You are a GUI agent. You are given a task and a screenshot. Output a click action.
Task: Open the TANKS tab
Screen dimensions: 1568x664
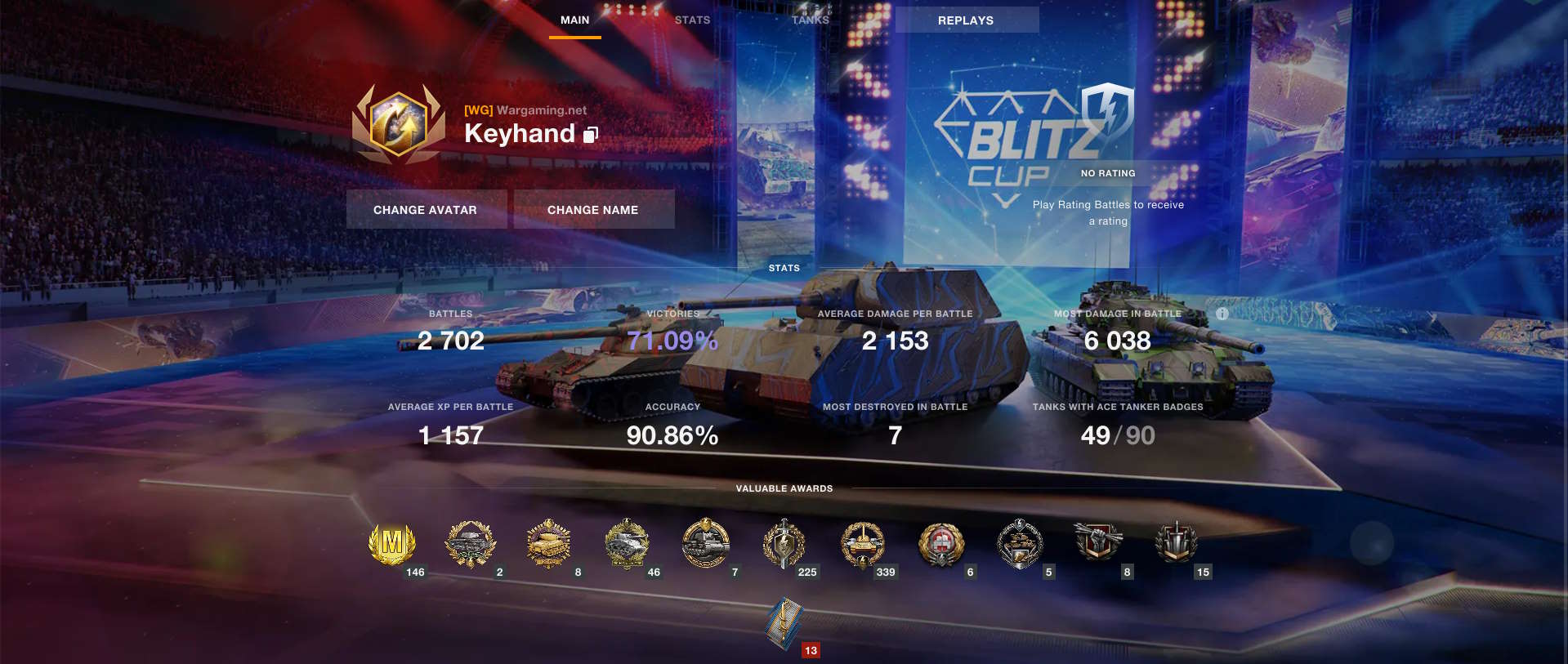[x=810, y=20]
